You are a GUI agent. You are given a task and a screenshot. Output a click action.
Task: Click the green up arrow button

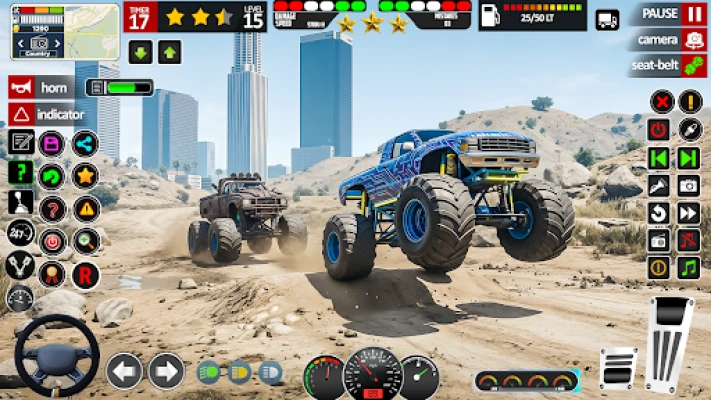coord(169,52)
